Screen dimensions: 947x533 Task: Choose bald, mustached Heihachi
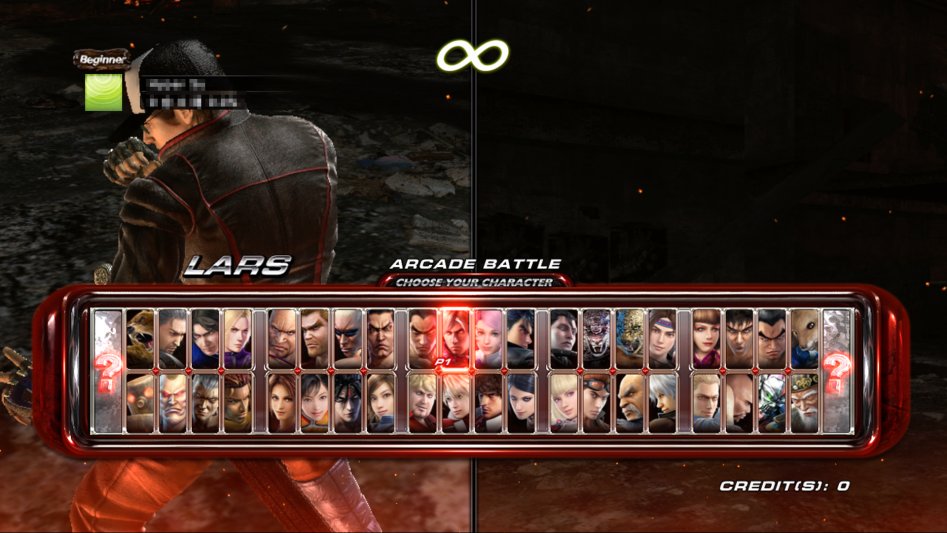(630, 402)
